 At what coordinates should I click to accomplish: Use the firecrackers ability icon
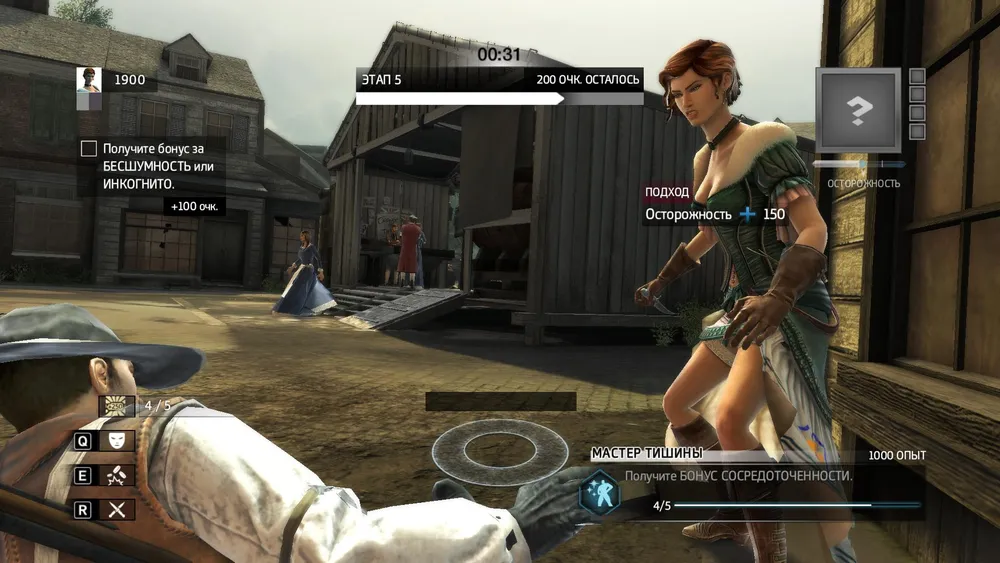click(117, 475)
